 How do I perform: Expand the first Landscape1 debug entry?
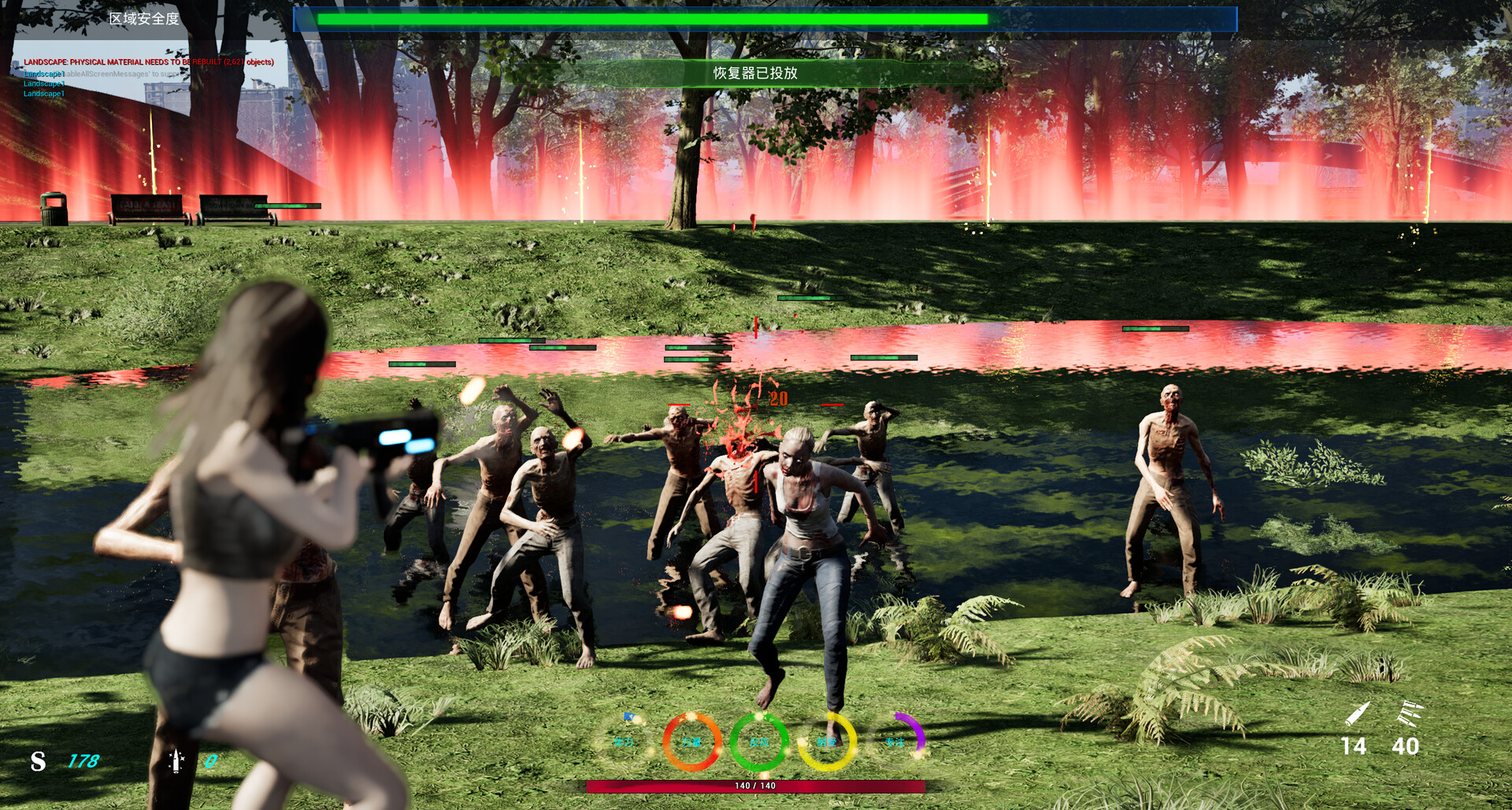[x=44, y=72]
